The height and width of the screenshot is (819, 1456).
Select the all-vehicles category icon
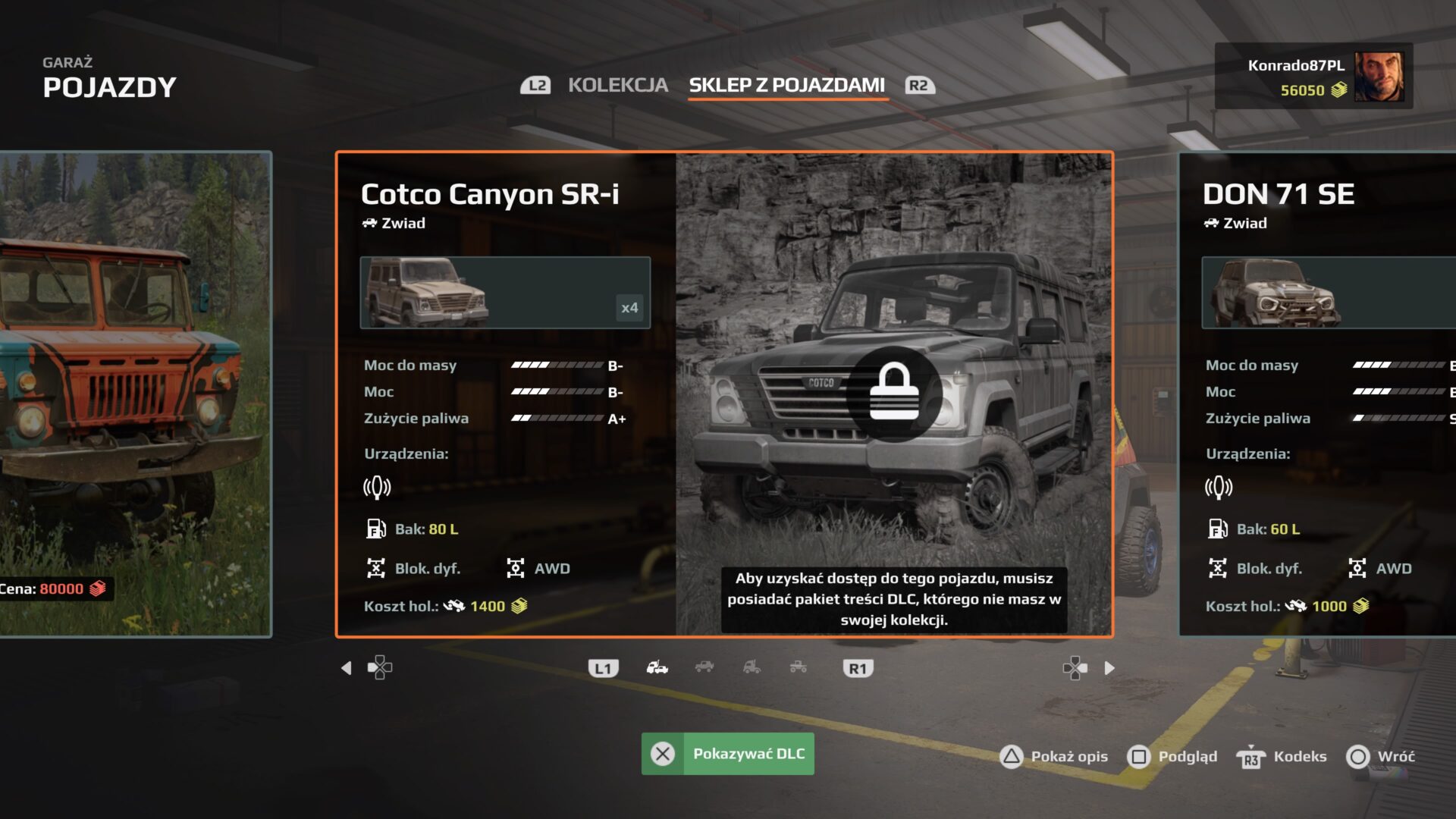pos(657,667)
